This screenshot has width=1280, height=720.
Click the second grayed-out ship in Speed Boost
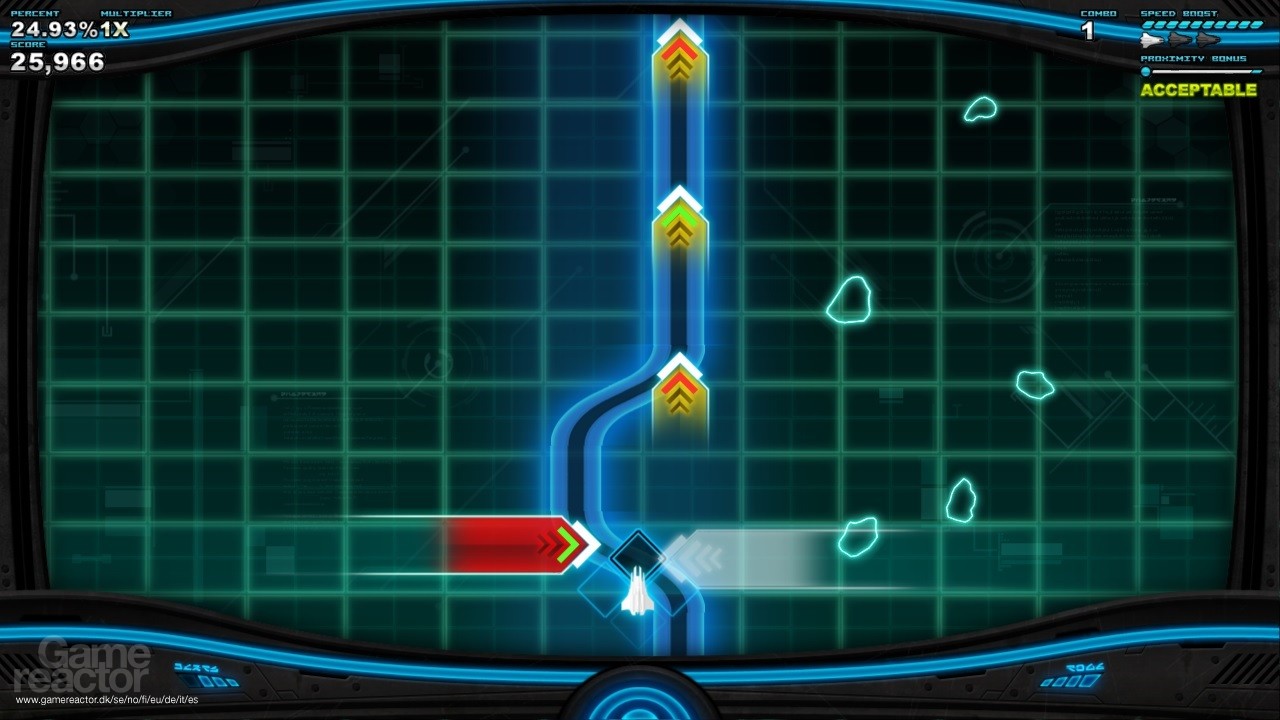pyautogui.click(x=1180, y=40)
